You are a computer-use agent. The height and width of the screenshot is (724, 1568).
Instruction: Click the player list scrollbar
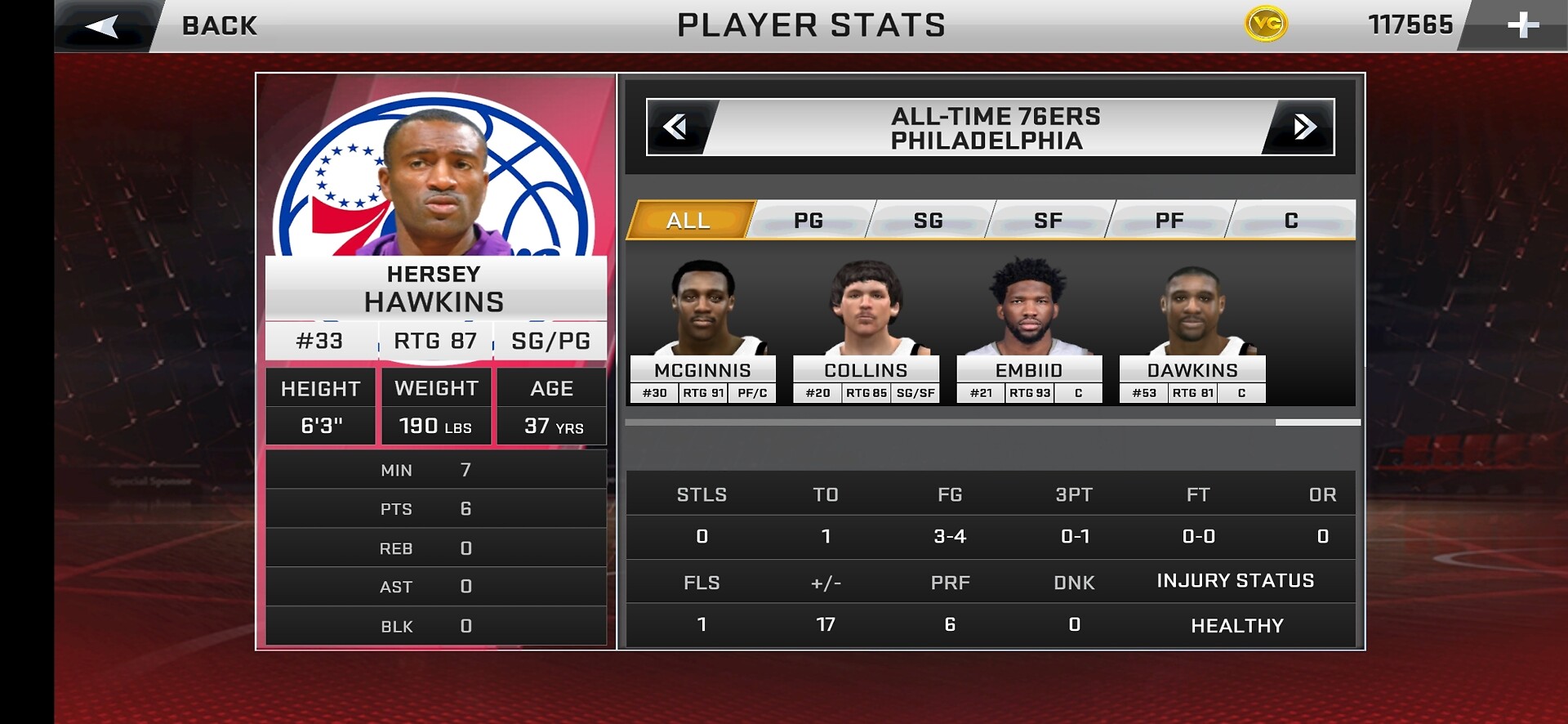click(1317, 422)
